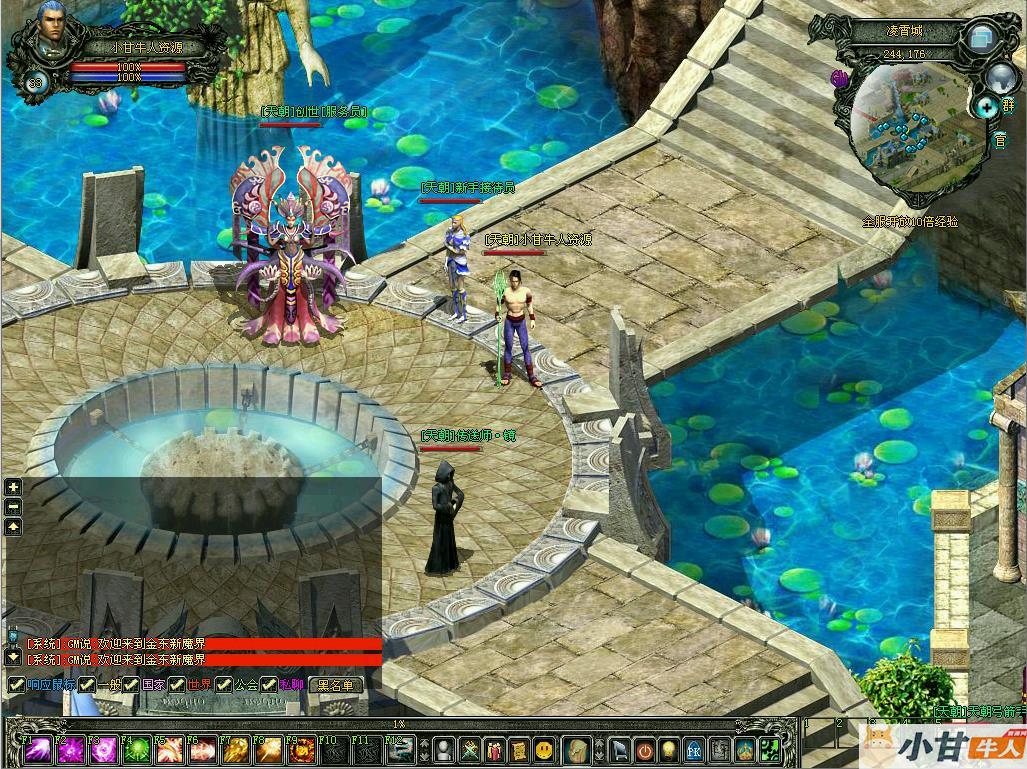This screenshot has height=769, width=1027.
Task: Open the 官 button beside the minimap
Action: [x=999, y=141]
